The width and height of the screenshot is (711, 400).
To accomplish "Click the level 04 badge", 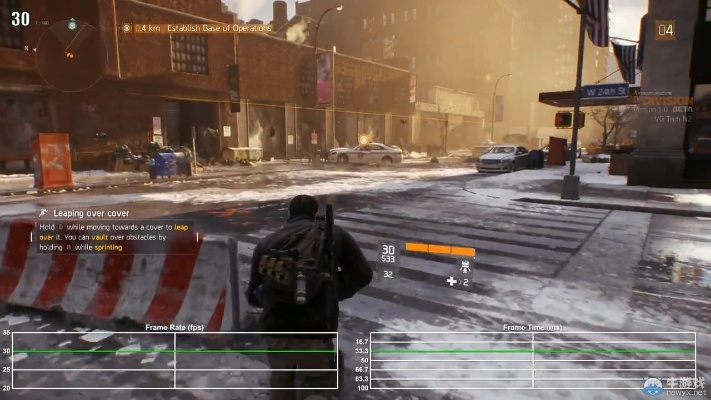I will pos(665,30).
